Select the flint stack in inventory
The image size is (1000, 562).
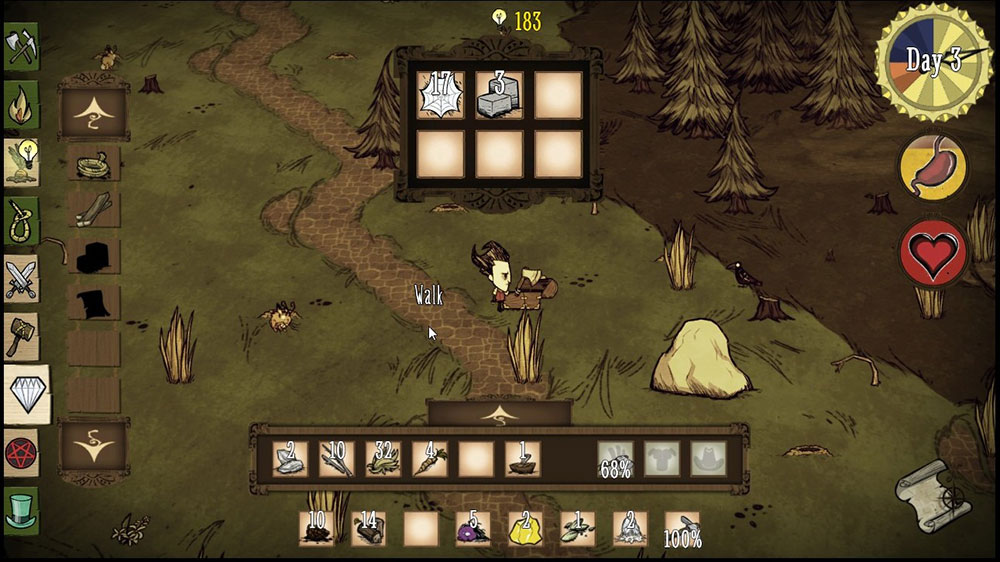pos(289,459)
